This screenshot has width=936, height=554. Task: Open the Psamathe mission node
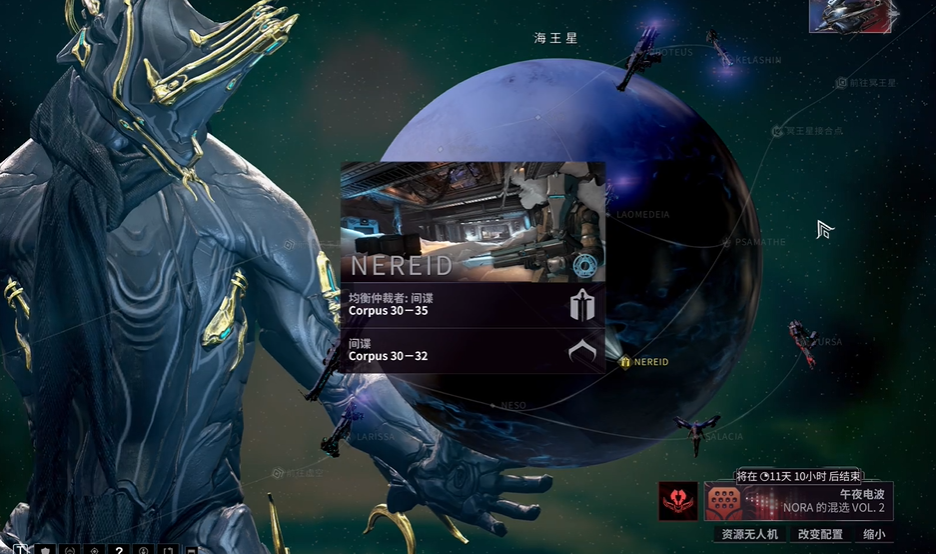pyautogui.click(x=754, y=242)
